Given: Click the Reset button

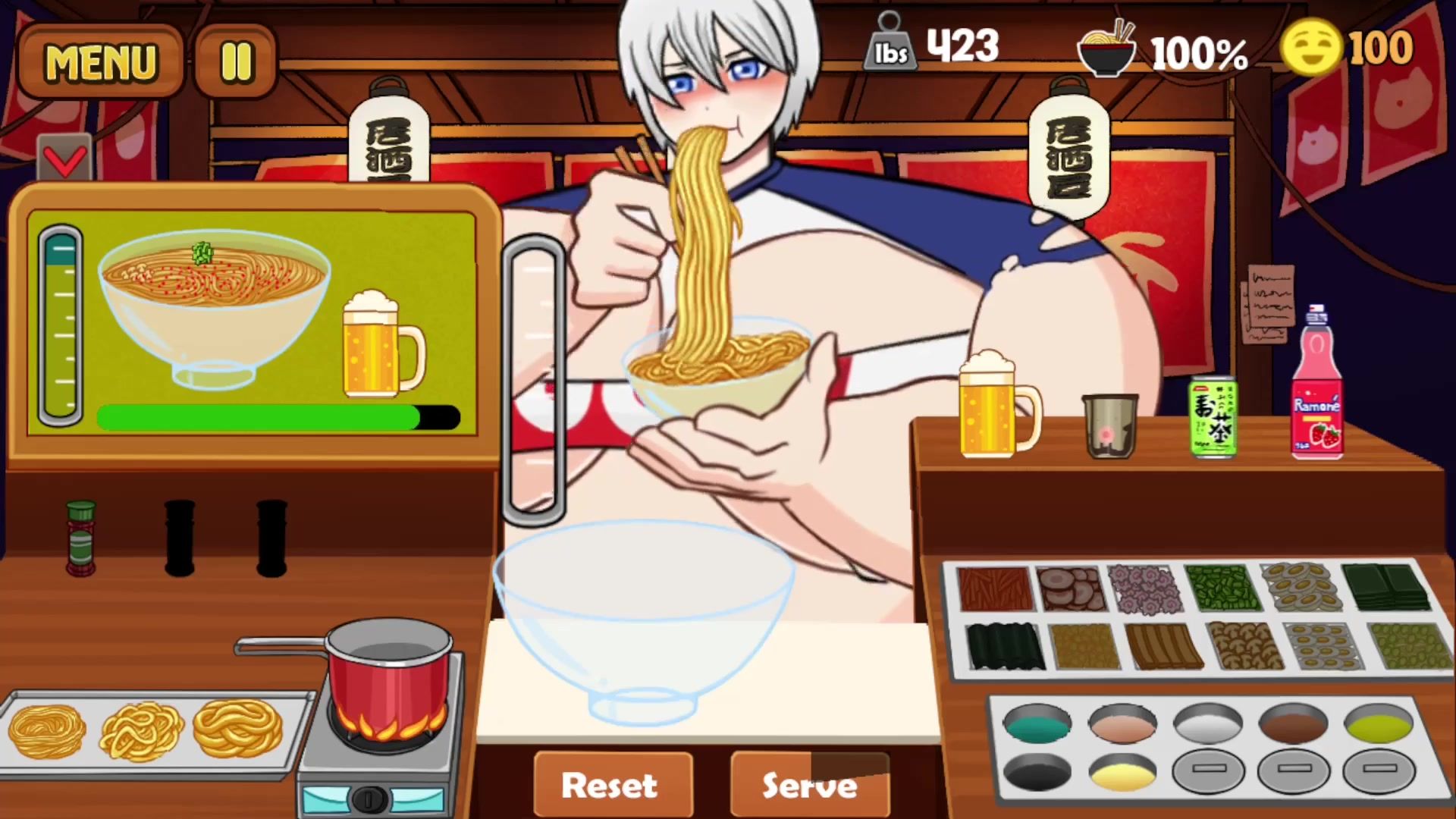Looking at the screenshot, I should [611, 785].
